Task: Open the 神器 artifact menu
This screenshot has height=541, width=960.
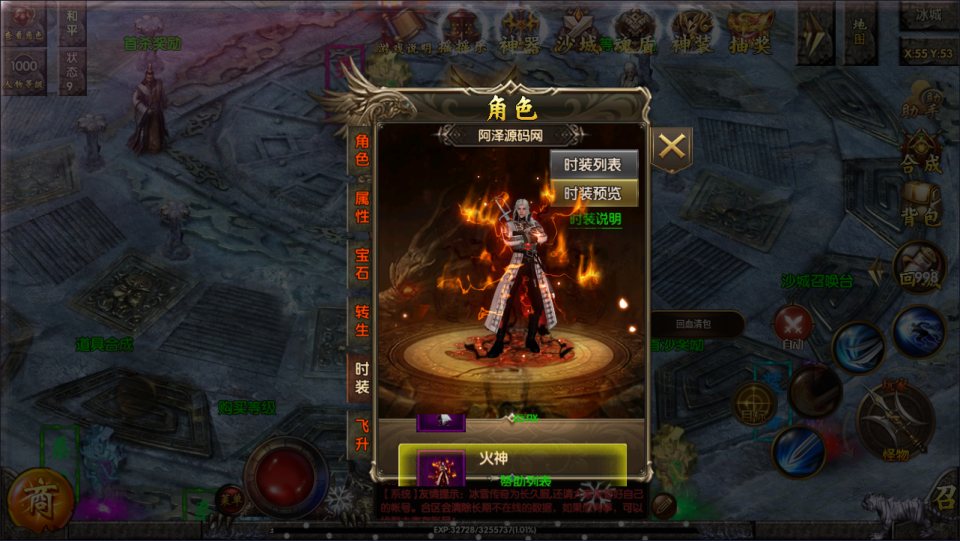Action: pyautogui.click(x=521, y=28)
